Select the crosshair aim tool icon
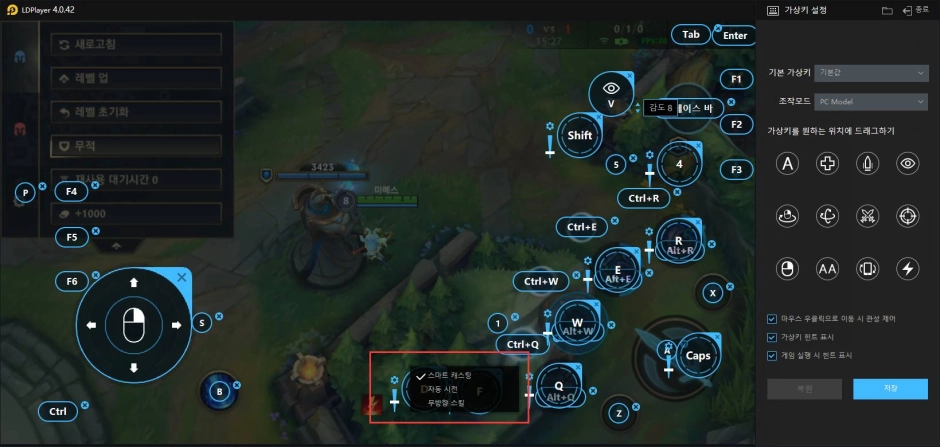The height and width of the screenshot is (447, 940). point(908,215)
